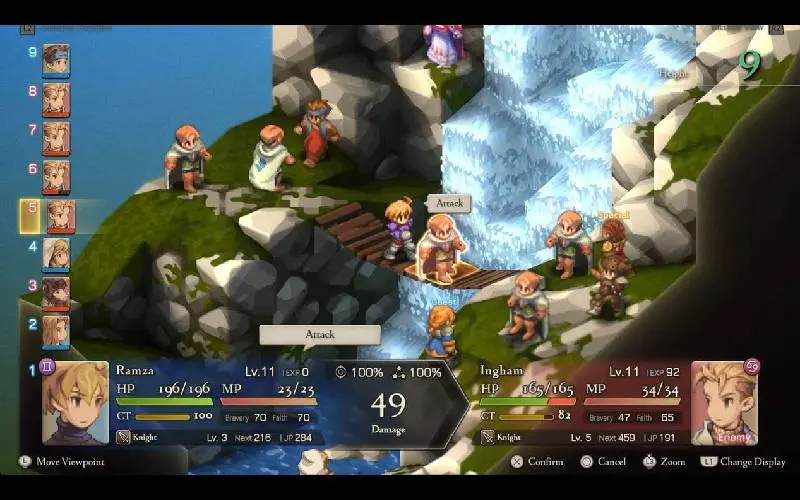Select turn order portrait number 8

56,99
